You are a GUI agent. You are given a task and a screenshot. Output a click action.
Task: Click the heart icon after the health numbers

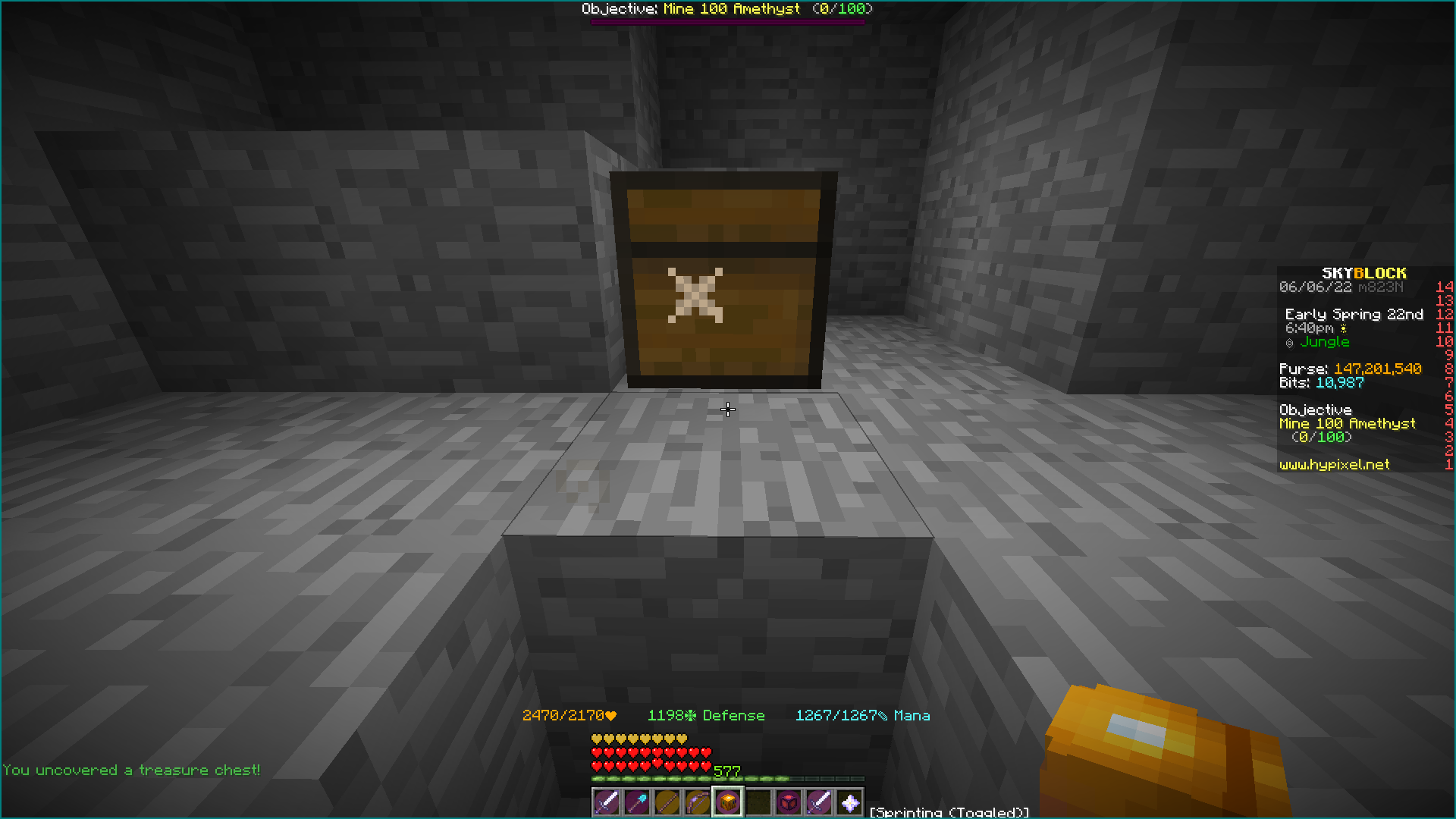(x=610, y=715)
